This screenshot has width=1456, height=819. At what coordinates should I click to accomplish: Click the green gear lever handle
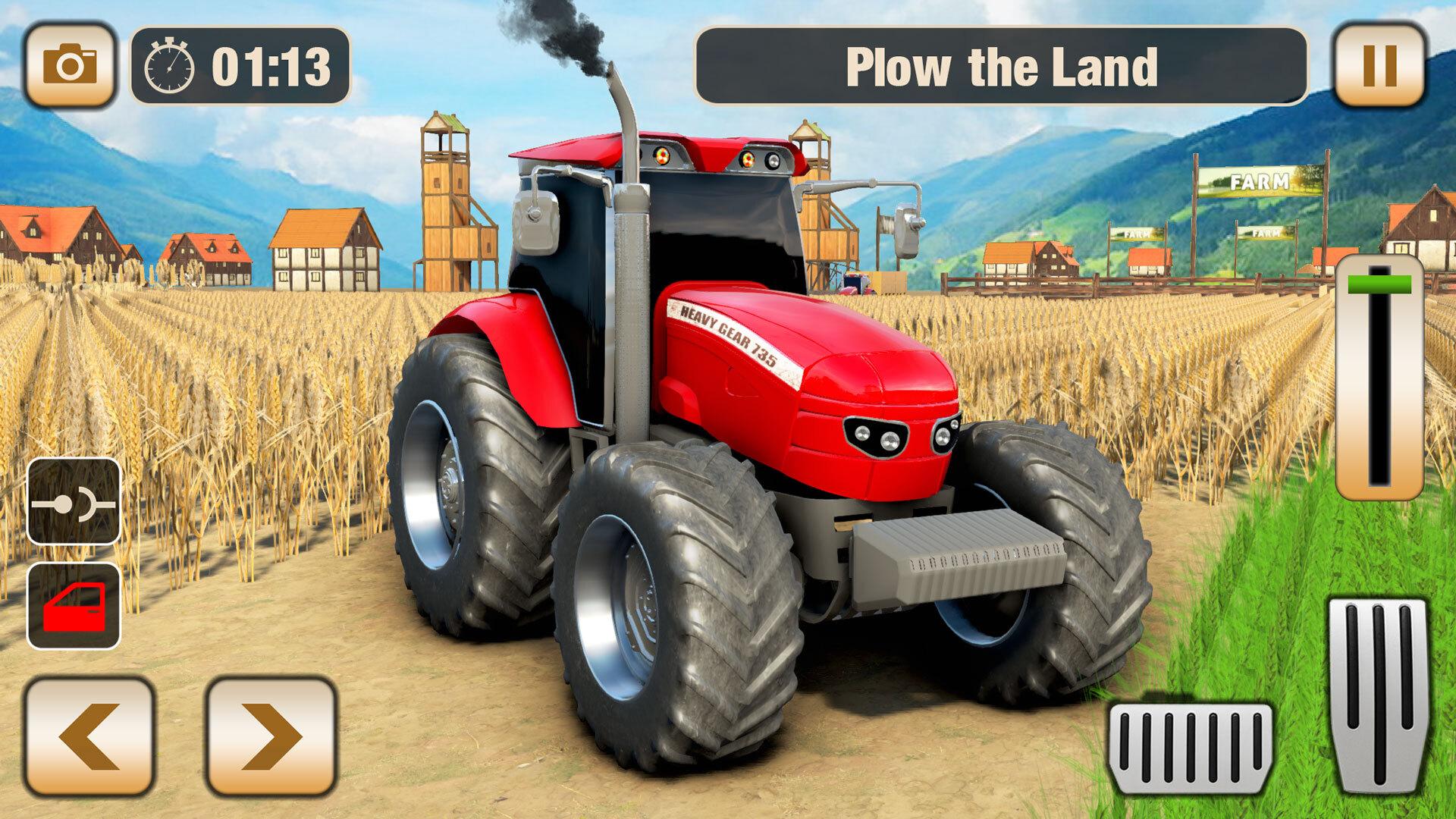1379,285
